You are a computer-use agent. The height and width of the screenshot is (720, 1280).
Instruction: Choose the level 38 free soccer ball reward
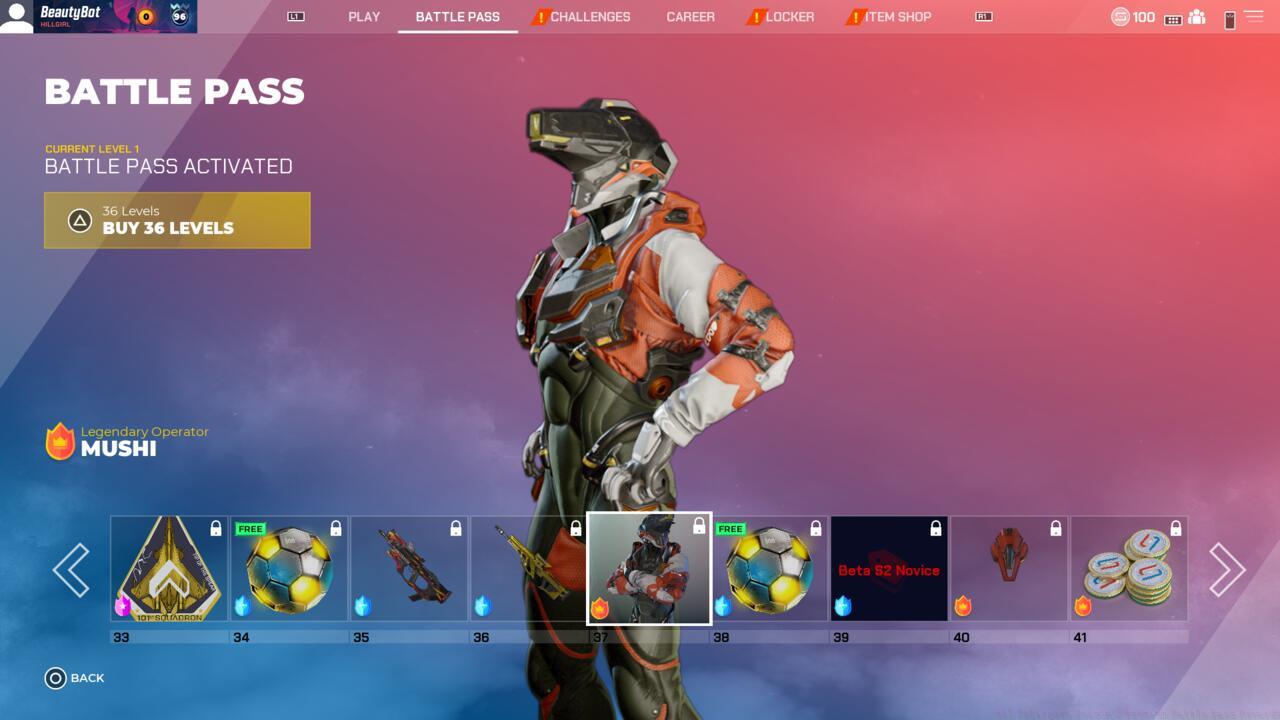[x=769, y=569]
